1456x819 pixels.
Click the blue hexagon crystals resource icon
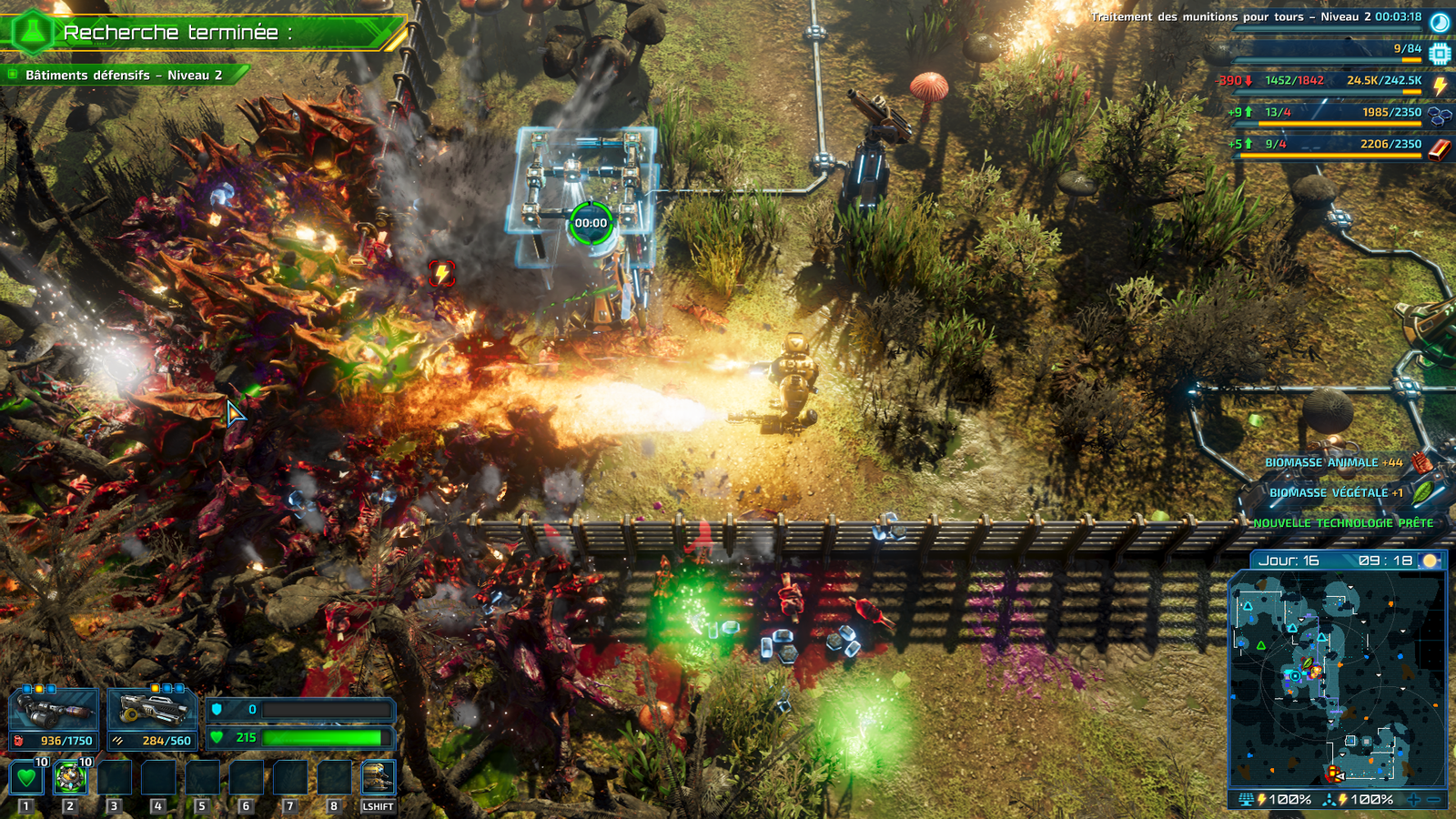click(x=1439, y=116)
